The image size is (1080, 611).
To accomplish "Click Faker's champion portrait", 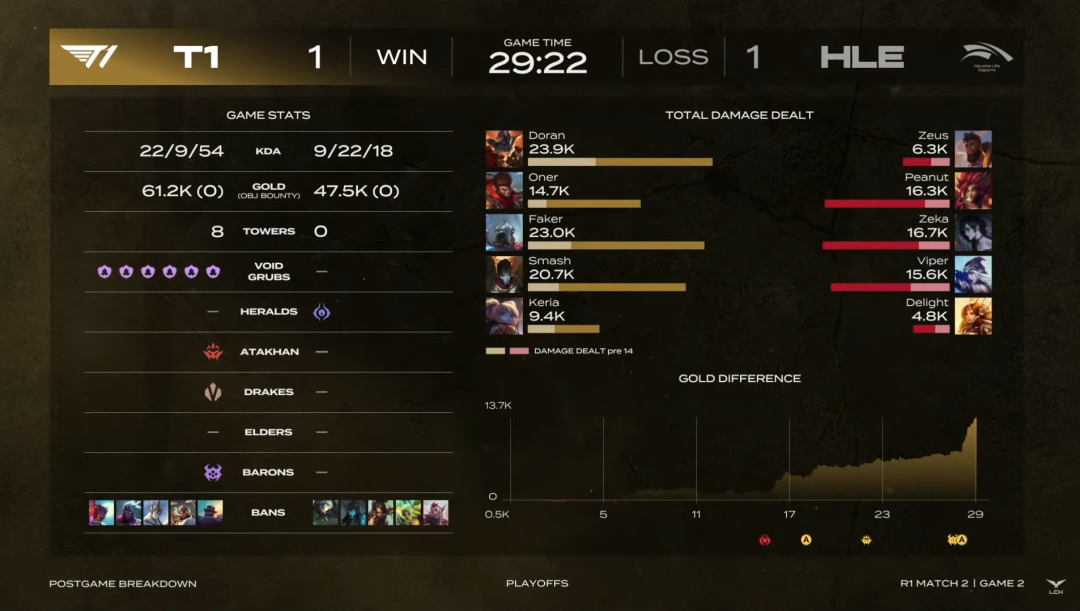I will (x=504, y=232).
